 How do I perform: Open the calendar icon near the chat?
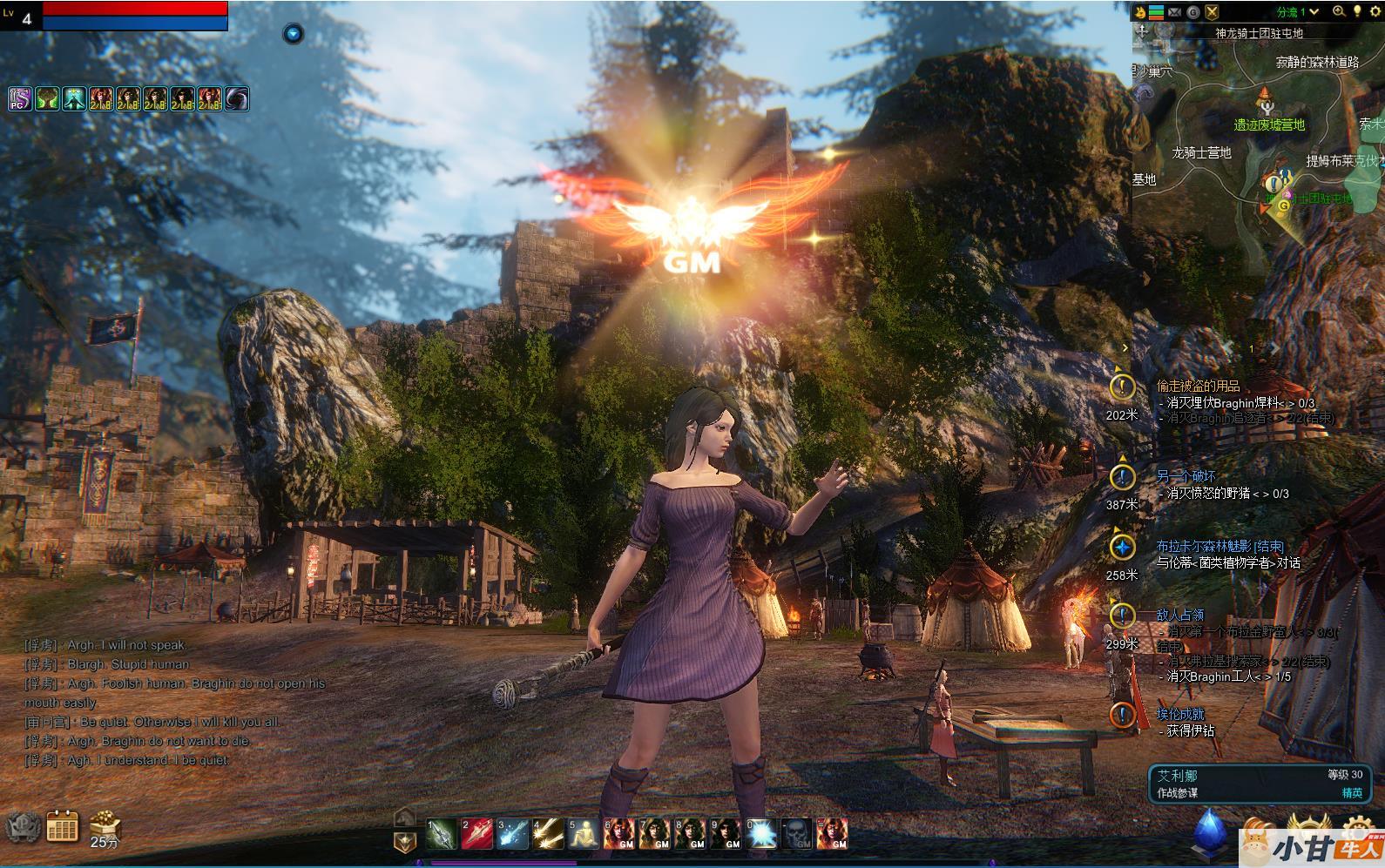(x=62, y=825)
